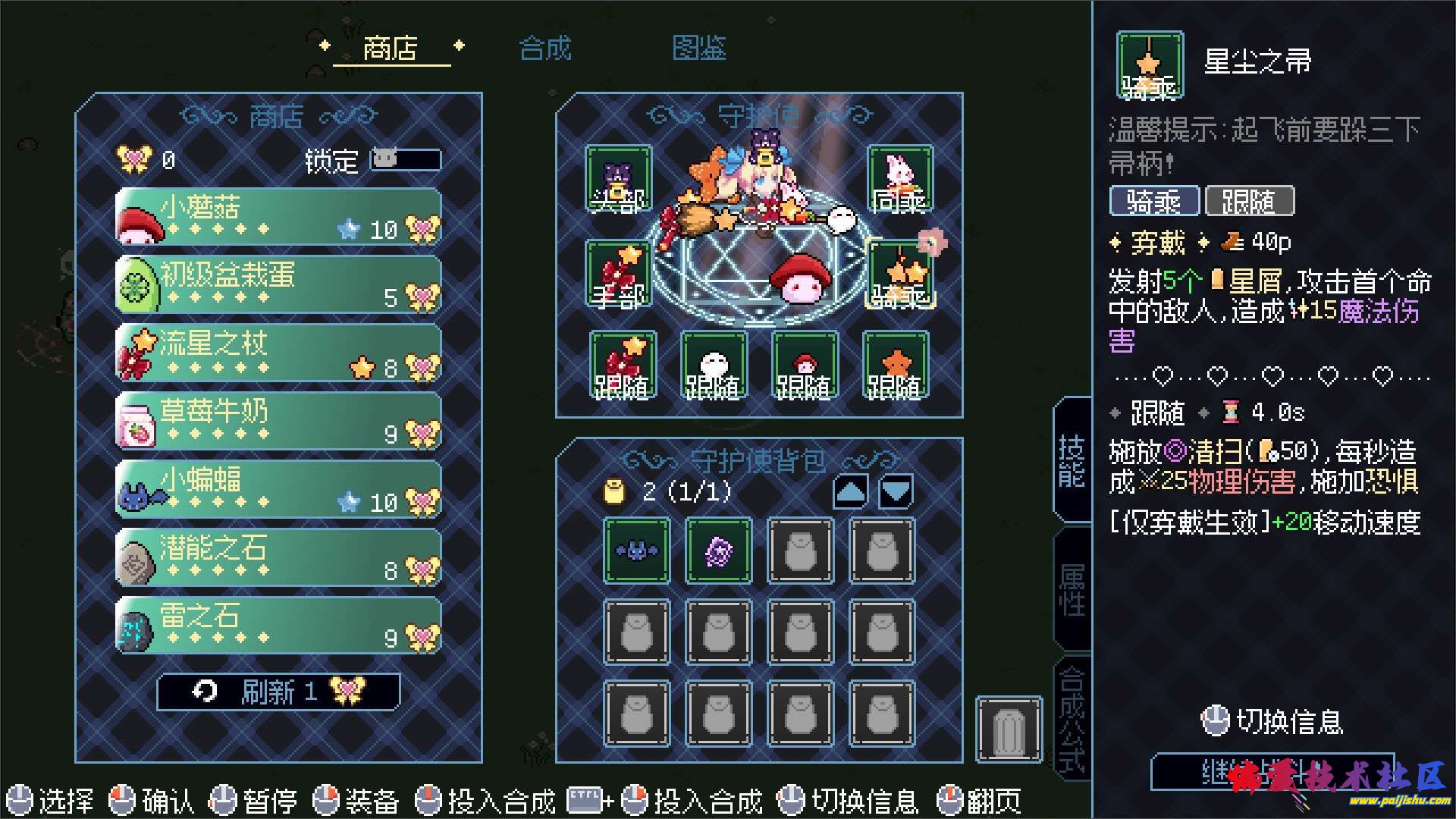The image size is (1456, 819).
Task: Open the 属性 side tab
Action: pyautogui.click(x=1072, y=589)
